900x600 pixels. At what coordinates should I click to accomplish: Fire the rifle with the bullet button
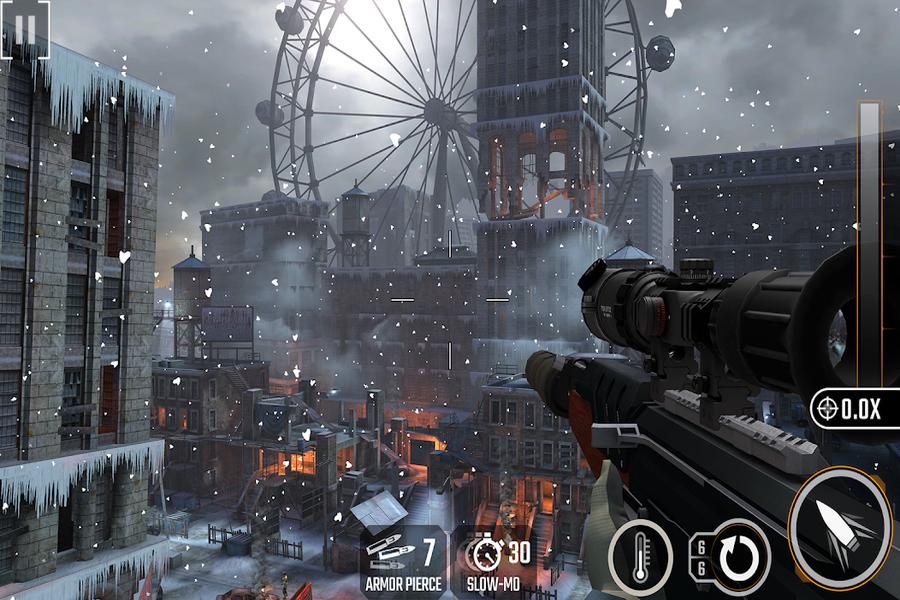[838, 525]
